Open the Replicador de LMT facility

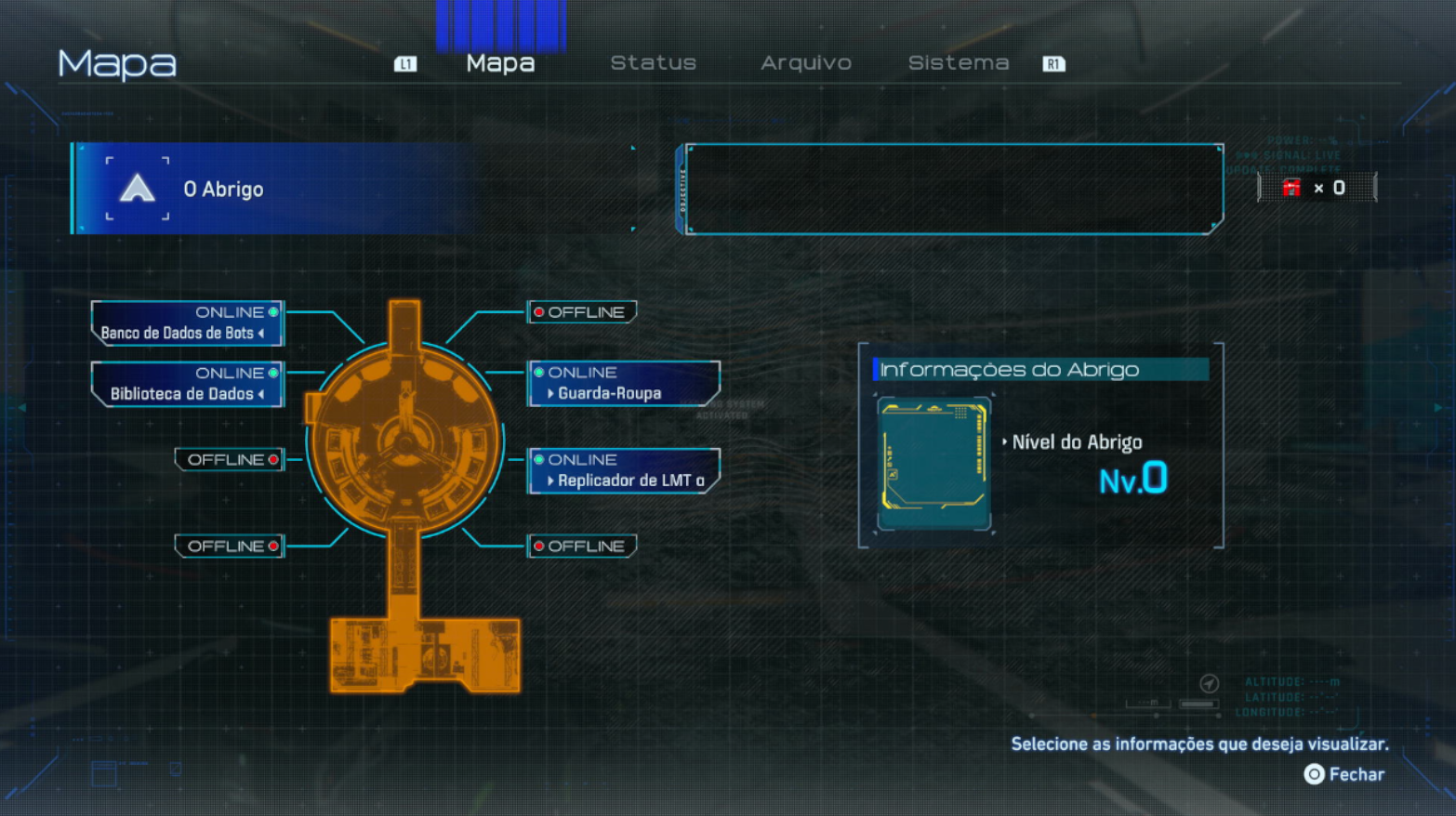click(x=624, y=470)
